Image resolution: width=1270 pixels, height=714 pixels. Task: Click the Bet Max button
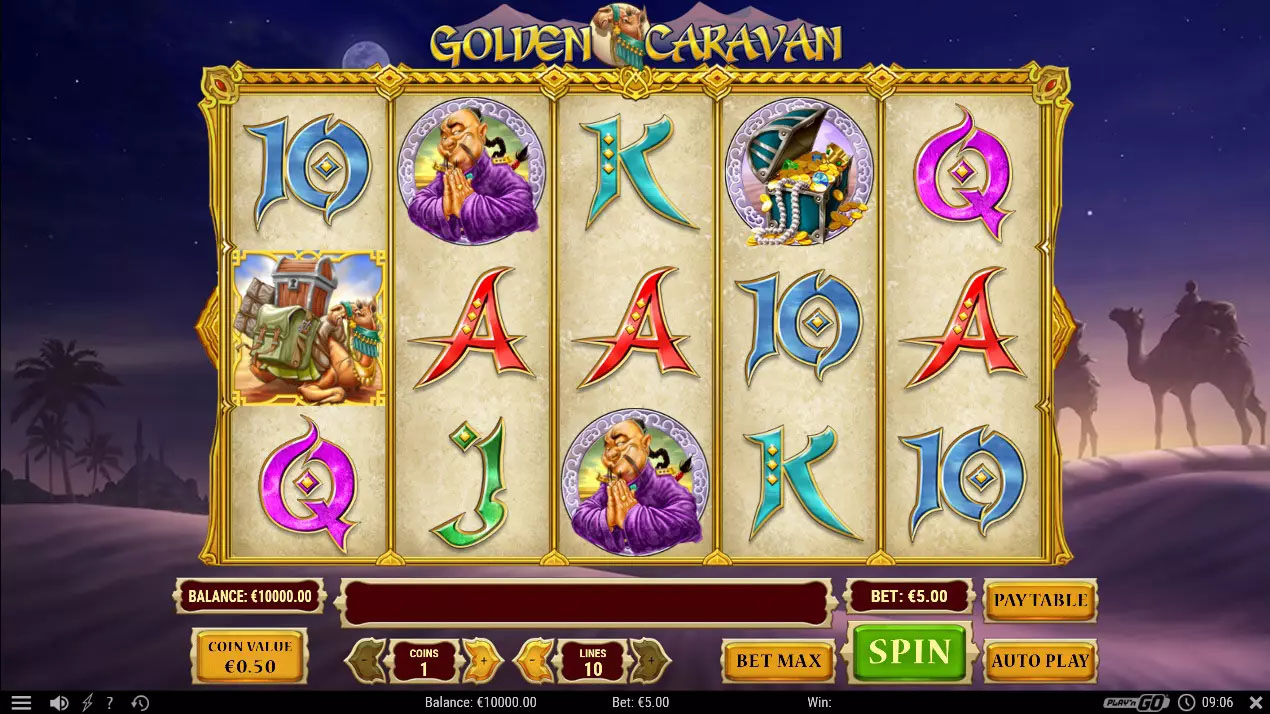pos(778,661)
